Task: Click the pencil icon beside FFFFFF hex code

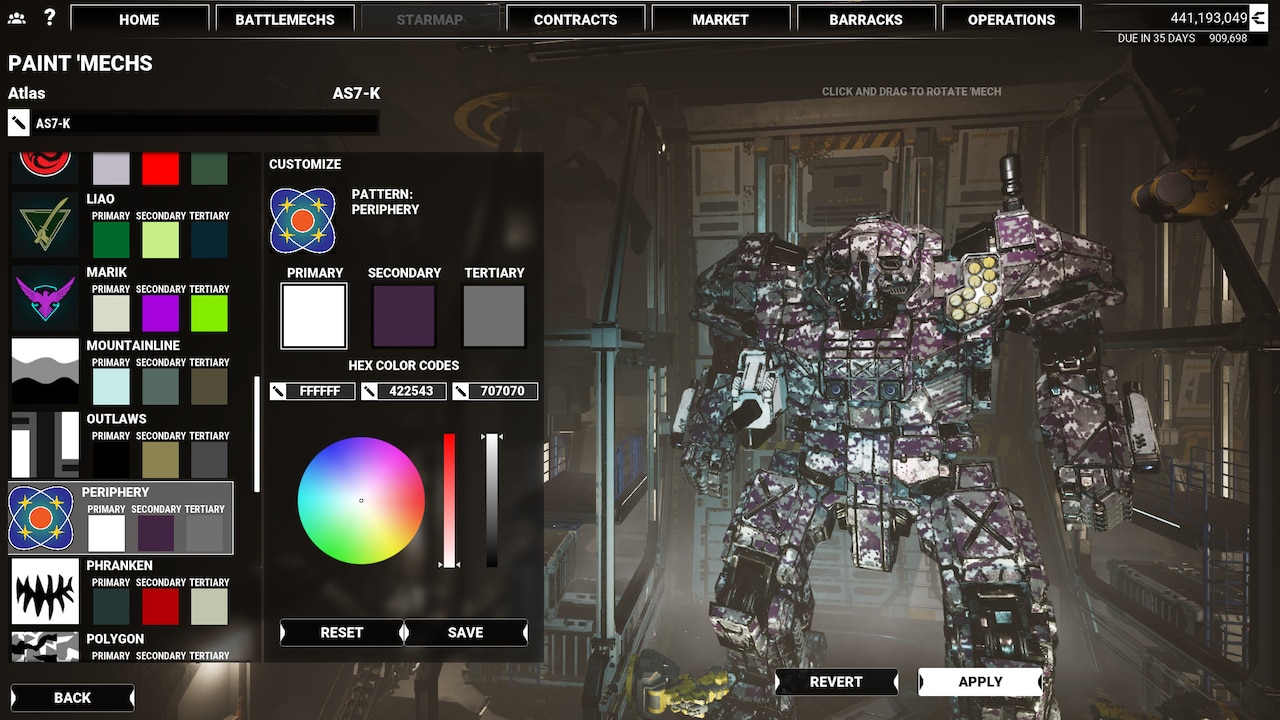Action: pyautogui.click(x=278, y=391)
